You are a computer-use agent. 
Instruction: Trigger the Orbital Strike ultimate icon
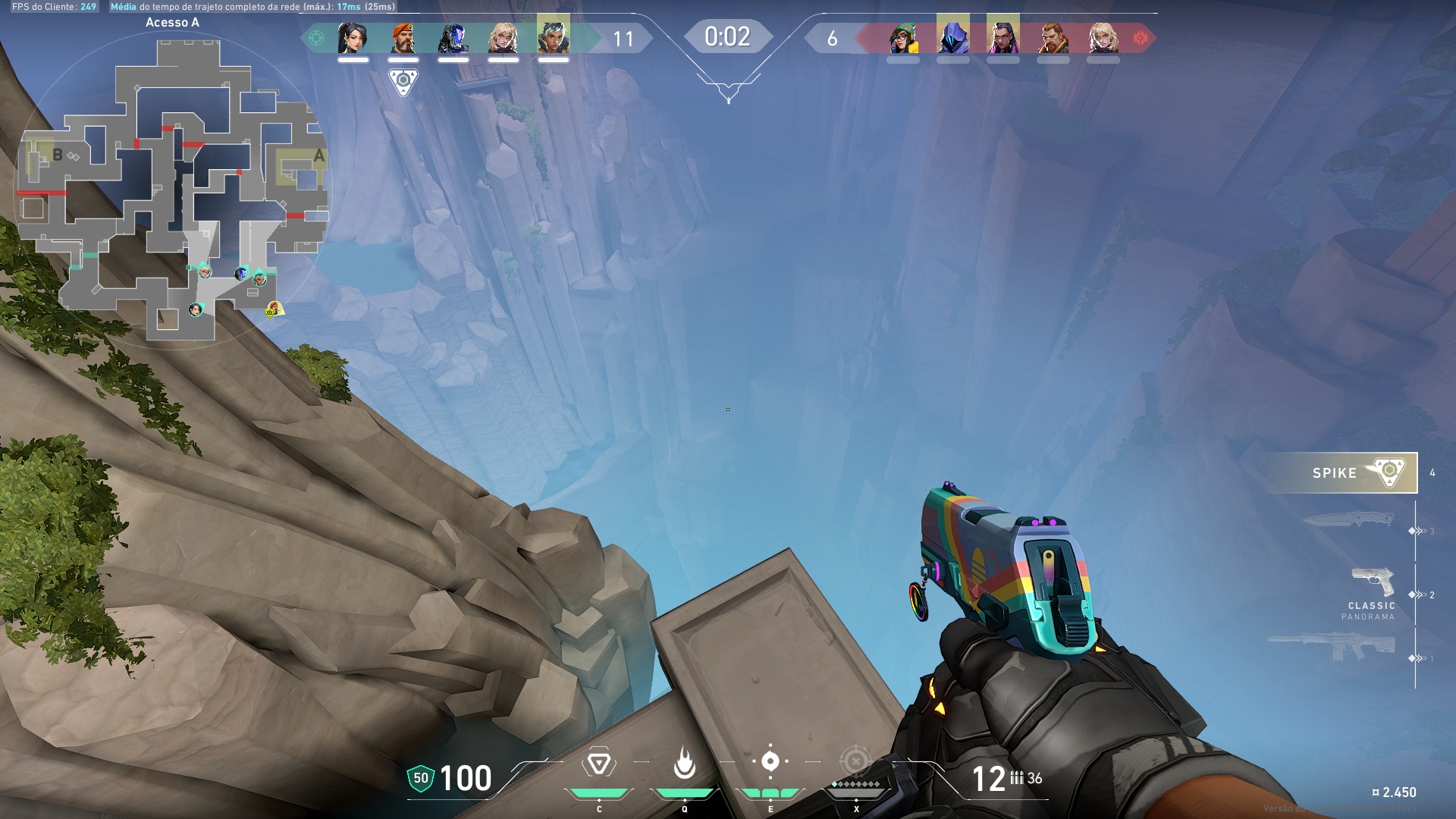pyautogui.click(x=855, y=761)
